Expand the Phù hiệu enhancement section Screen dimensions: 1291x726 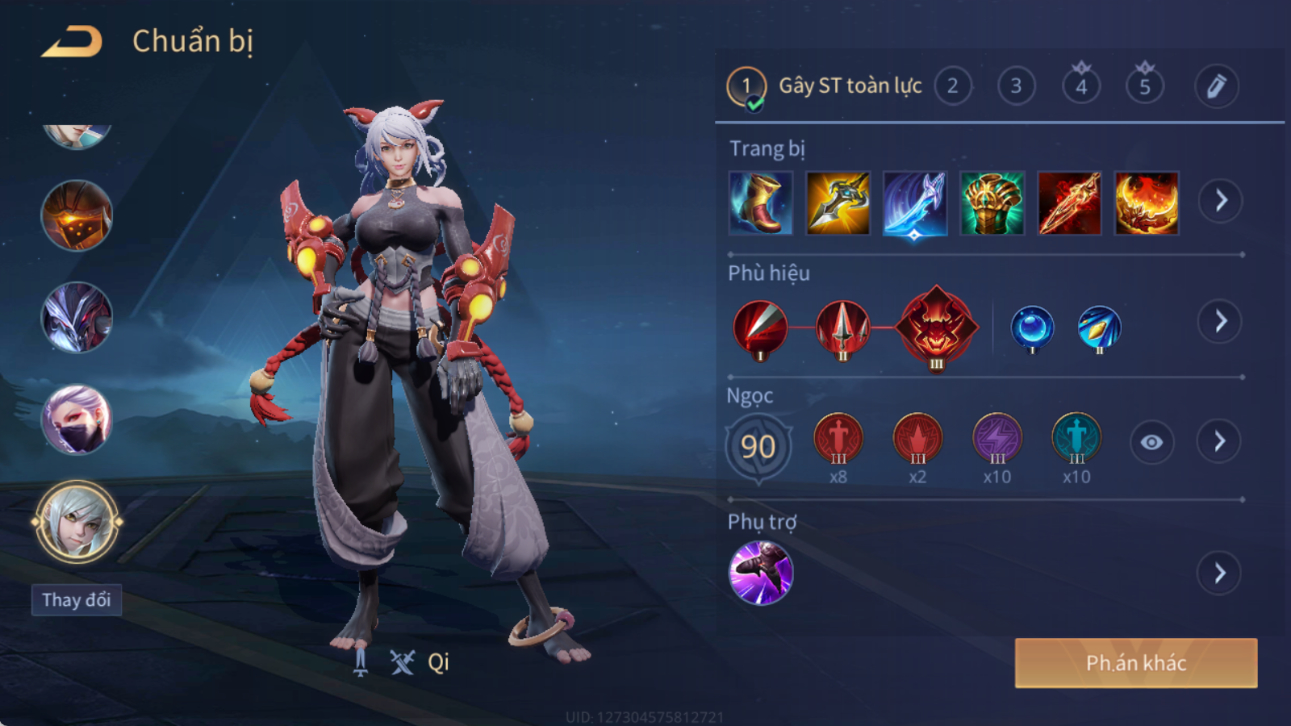[x=1219, y=322]
